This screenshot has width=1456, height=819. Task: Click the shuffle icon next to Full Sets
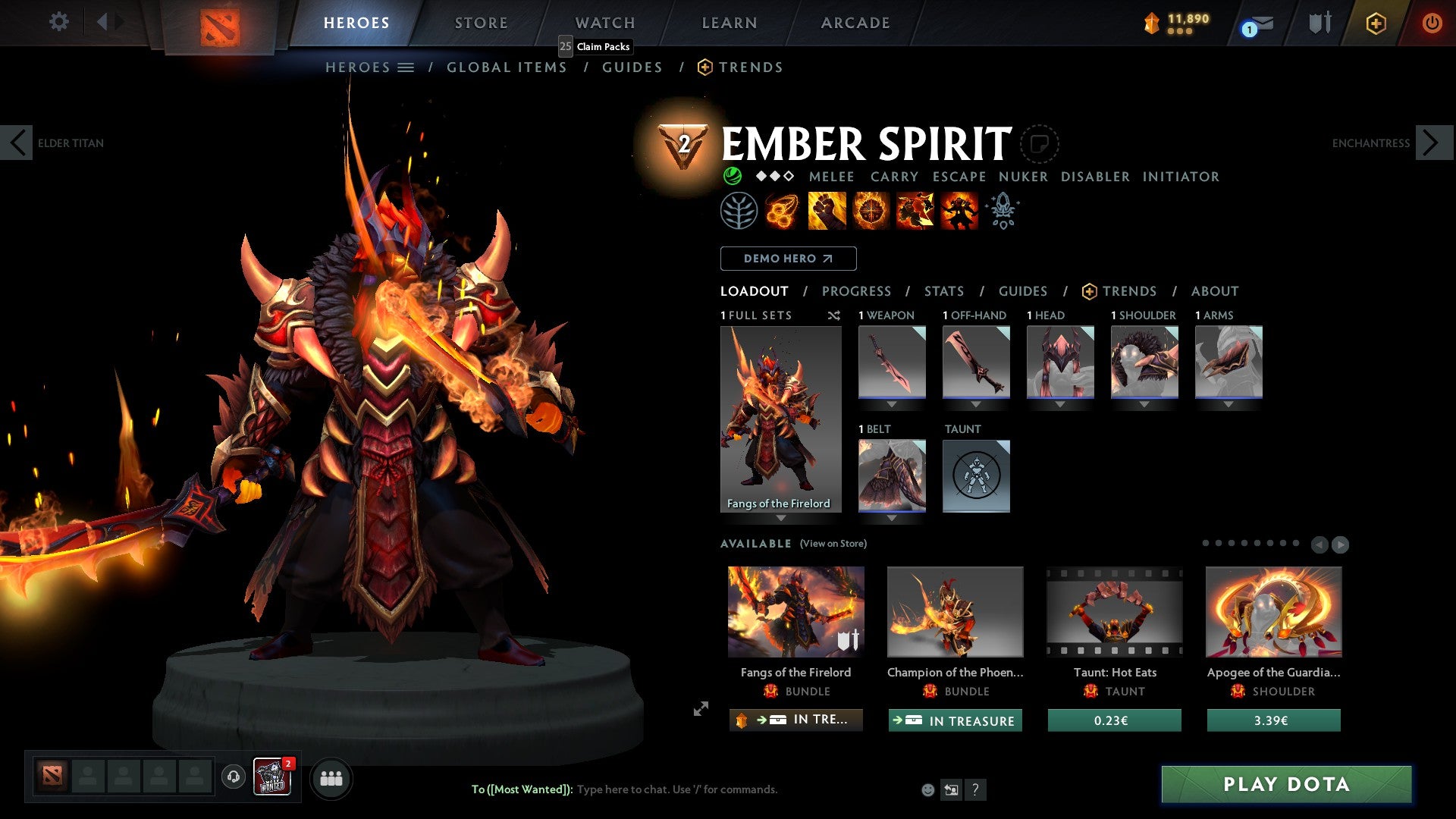tap(834, 315)
